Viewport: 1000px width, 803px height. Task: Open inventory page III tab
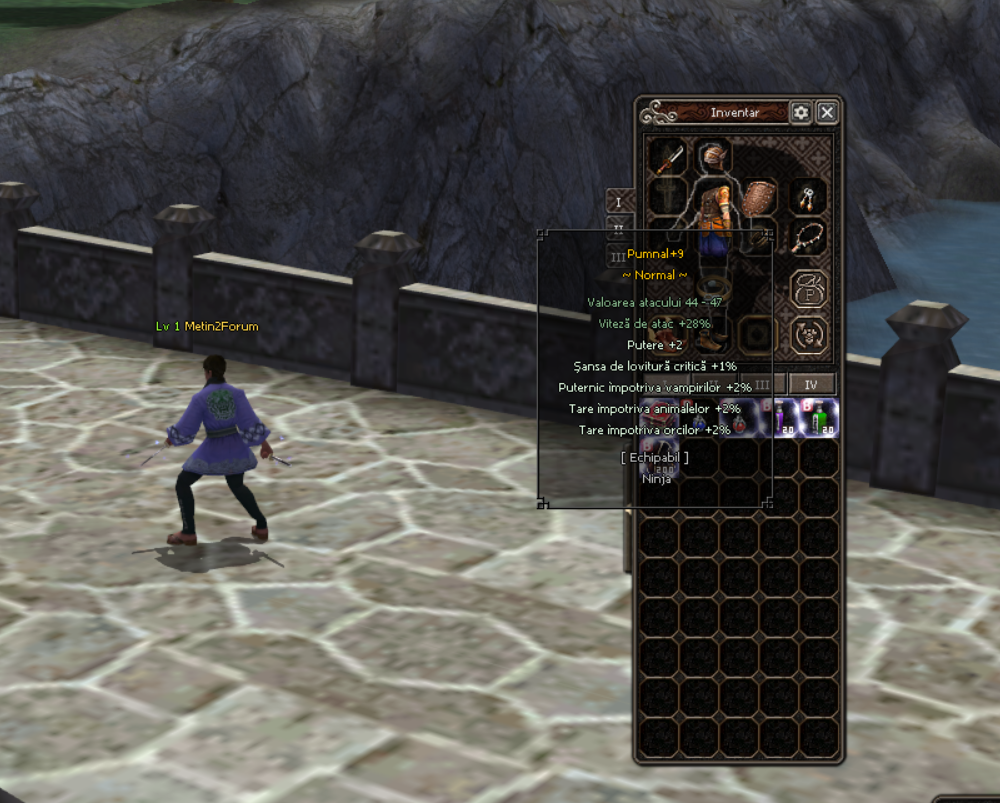click(763, 384)
